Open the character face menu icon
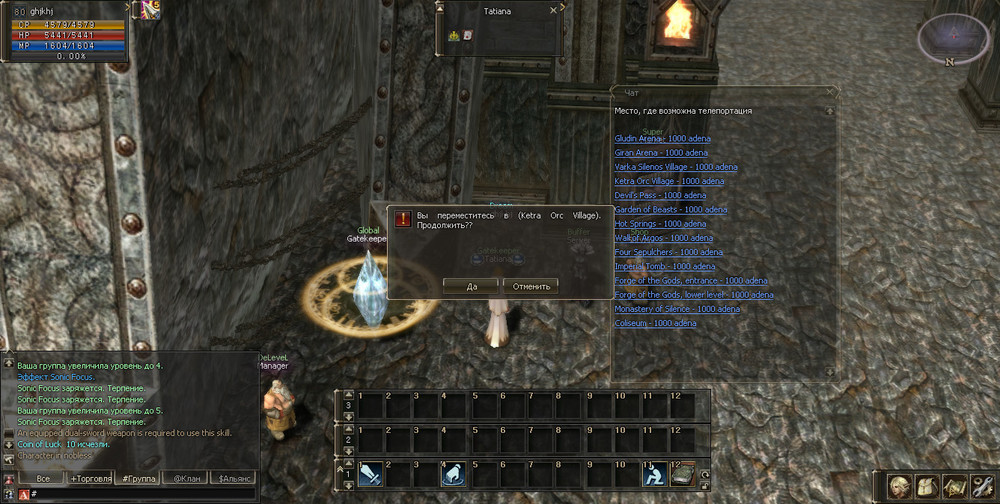Viewport: 1000px width, 504px height. pyautogui.click(x=899, y=486)
